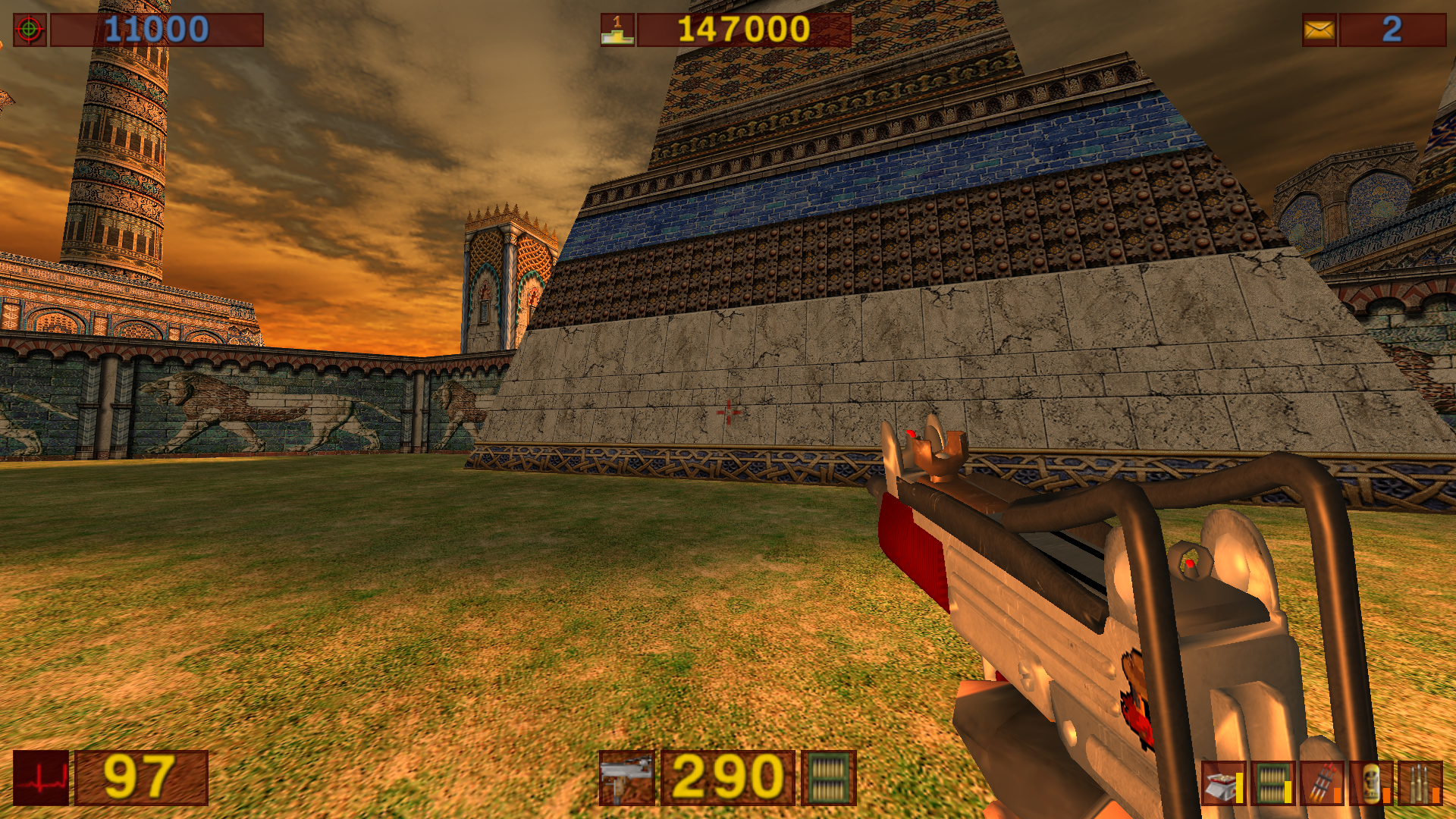Click the red crosshair target icon
The height and width of the screenshot is (819, 1456).
(30, 30)
